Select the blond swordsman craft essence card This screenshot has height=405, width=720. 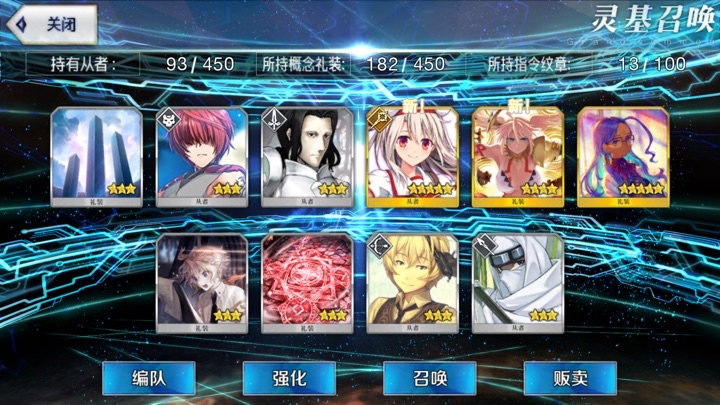[x=201, y=281]
